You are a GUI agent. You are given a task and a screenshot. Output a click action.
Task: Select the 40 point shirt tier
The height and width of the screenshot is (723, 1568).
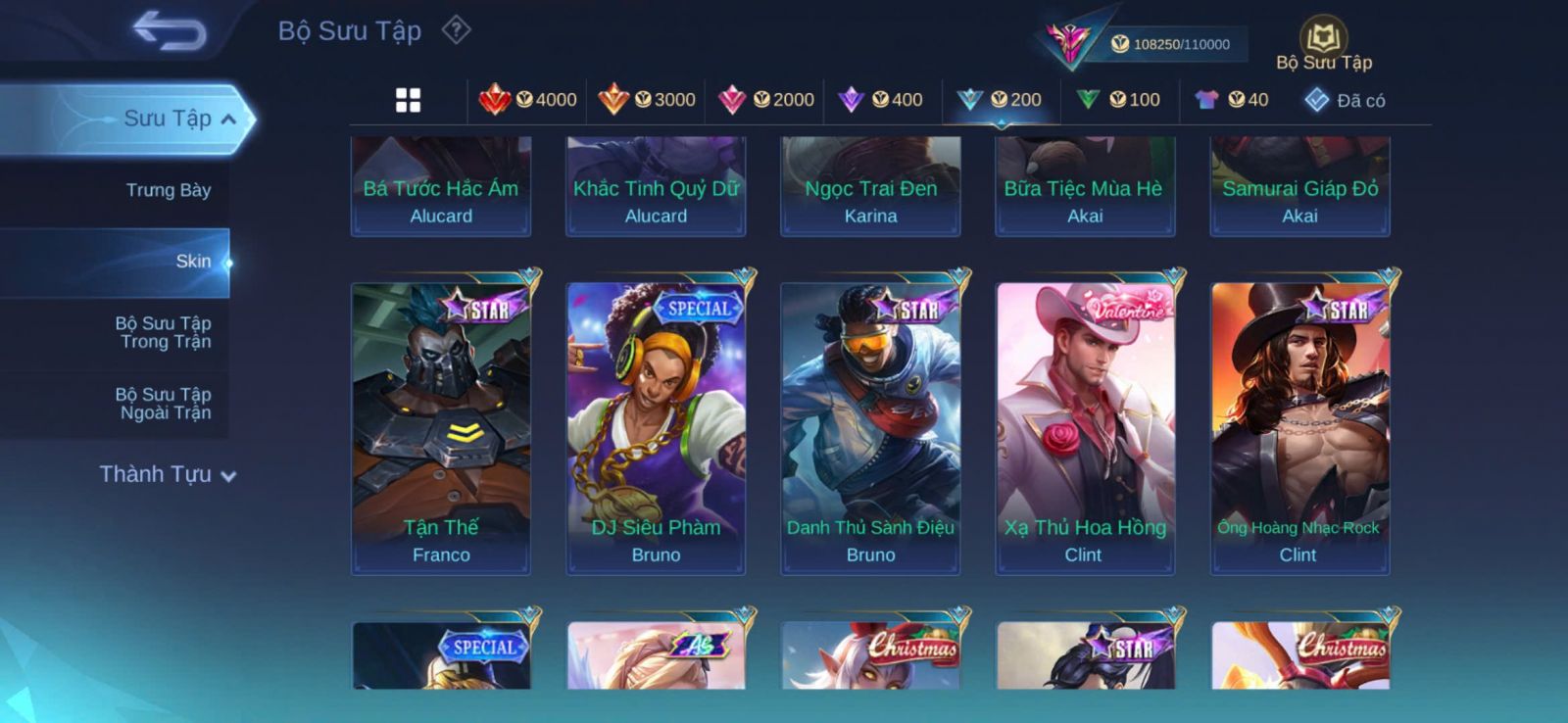click(x=1232, y=100)
